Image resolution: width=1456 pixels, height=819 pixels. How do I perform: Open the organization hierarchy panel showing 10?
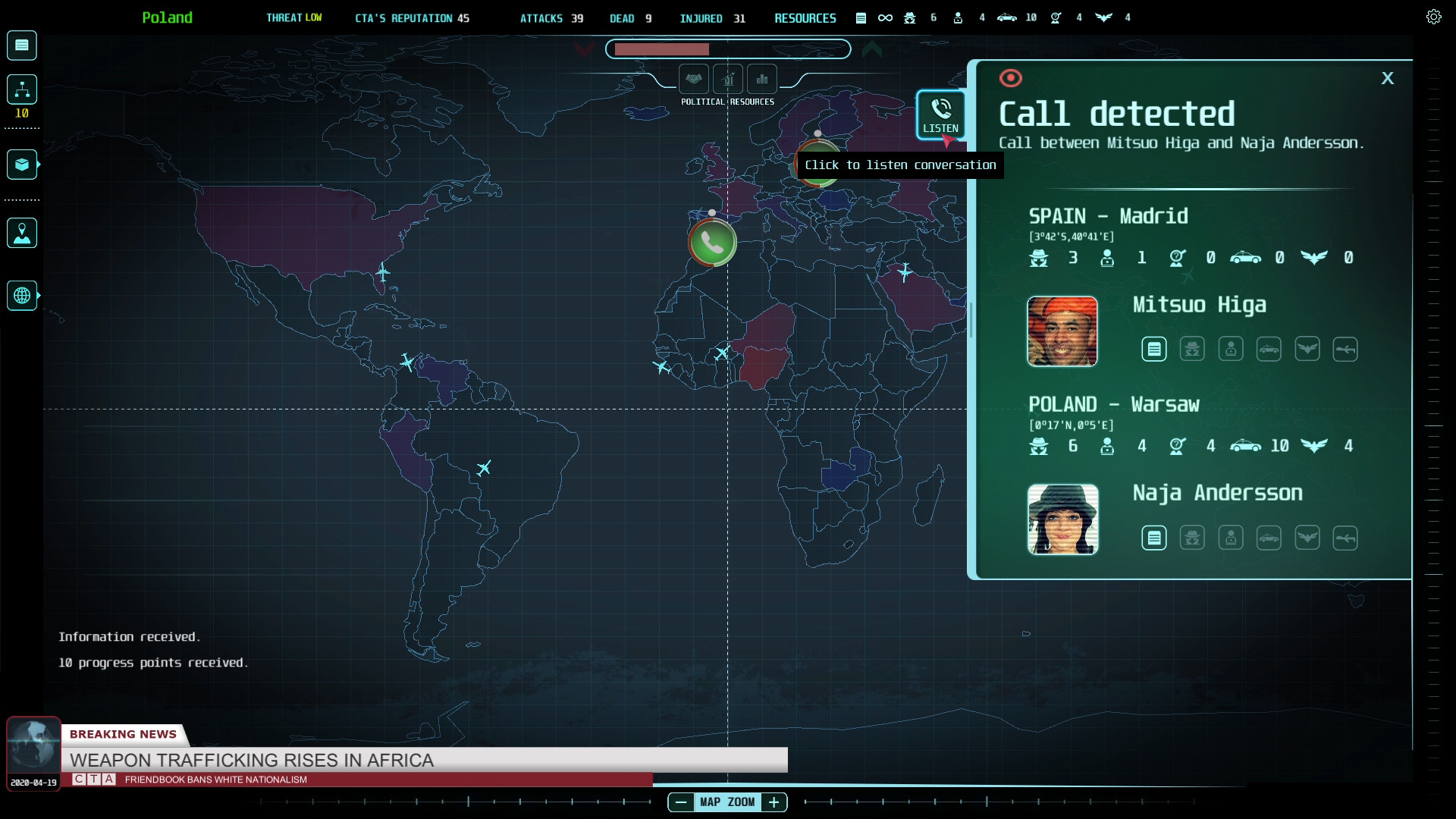21,89
